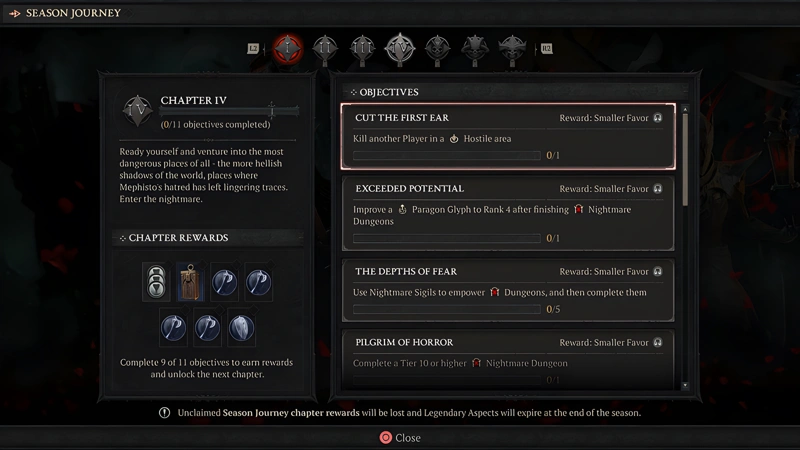Screen dimensions: 800x450
Task: Inspect the stacked silver coins reward
Action: tap(156, 281)
